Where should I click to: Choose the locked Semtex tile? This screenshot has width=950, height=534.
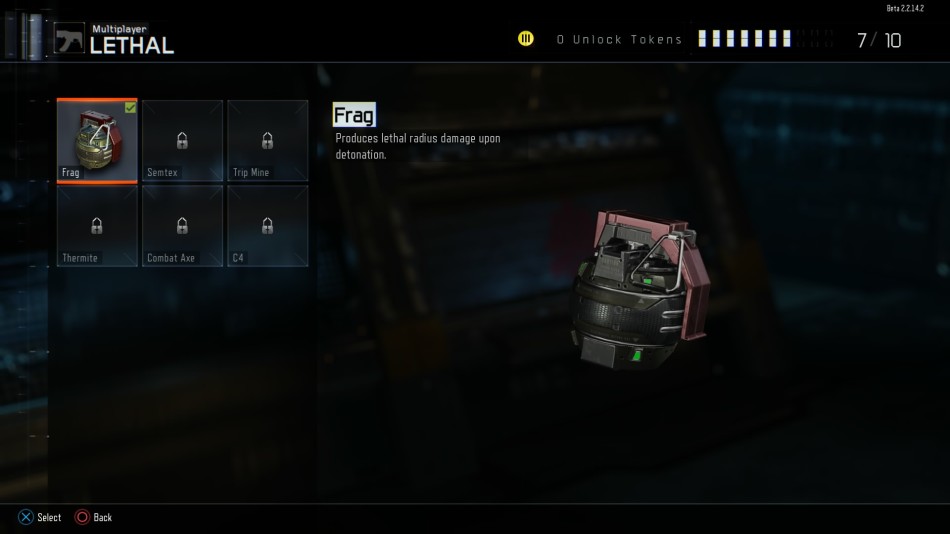click(x=182, y=141)
